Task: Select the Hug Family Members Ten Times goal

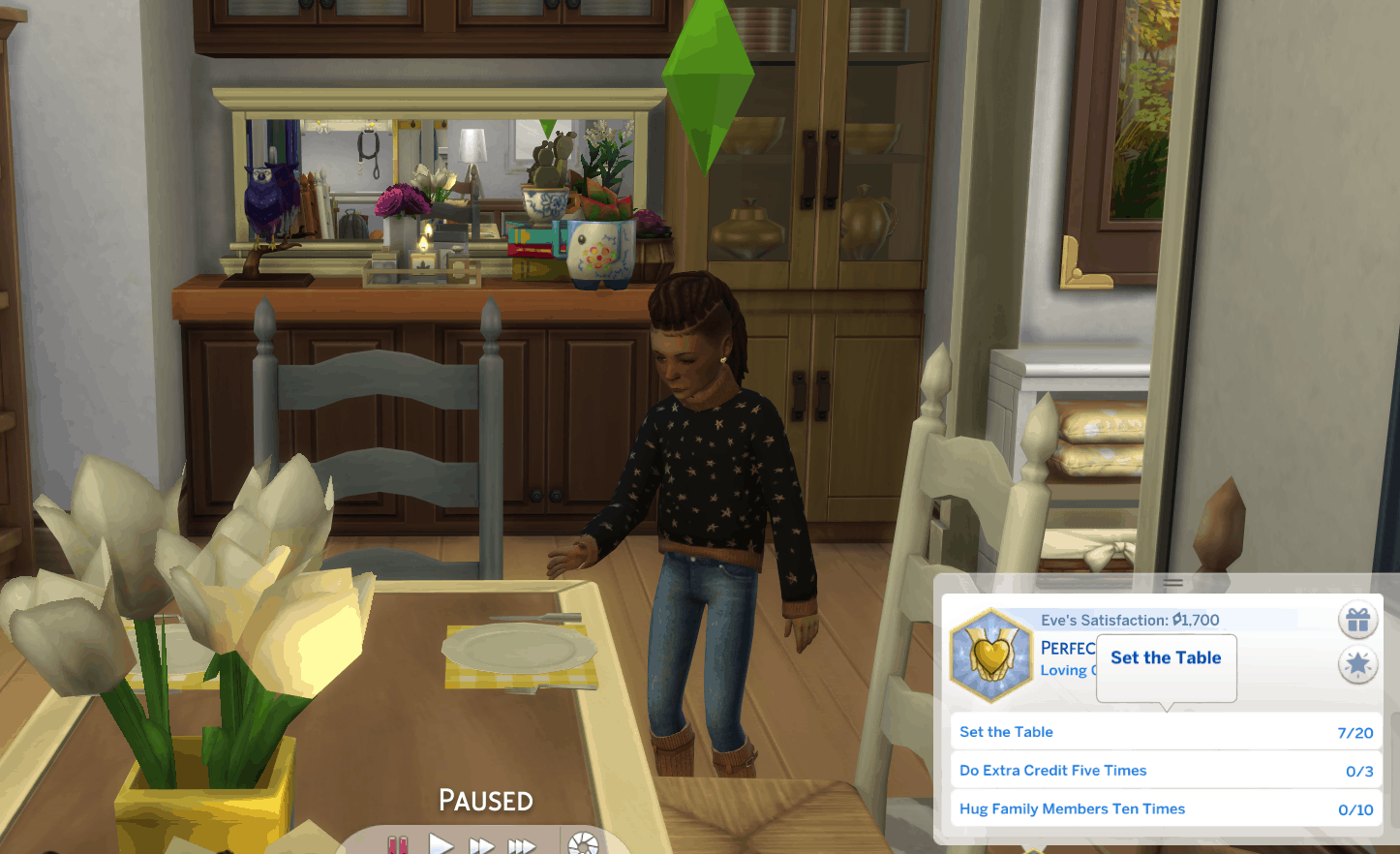Action: click(1165, 809)
